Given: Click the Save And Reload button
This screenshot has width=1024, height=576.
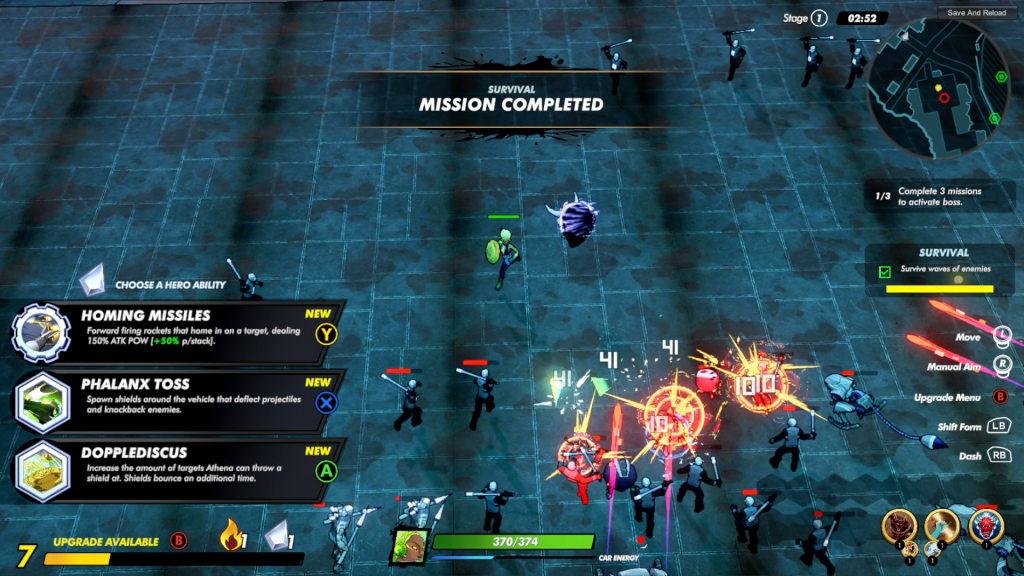Looking at the screenshot, I should tap(976, 13).
